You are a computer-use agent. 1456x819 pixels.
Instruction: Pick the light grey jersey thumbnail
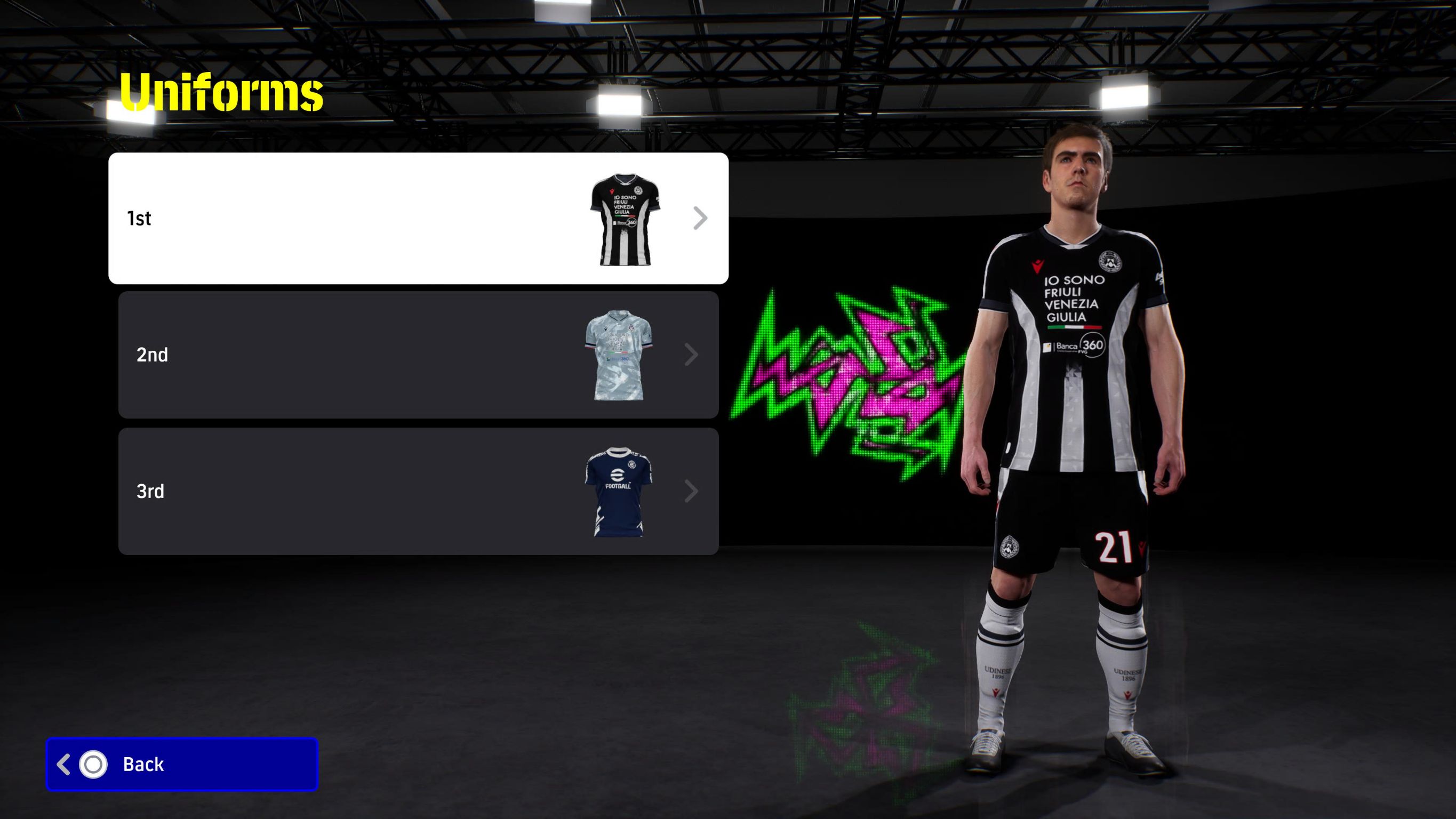(618, 355)
